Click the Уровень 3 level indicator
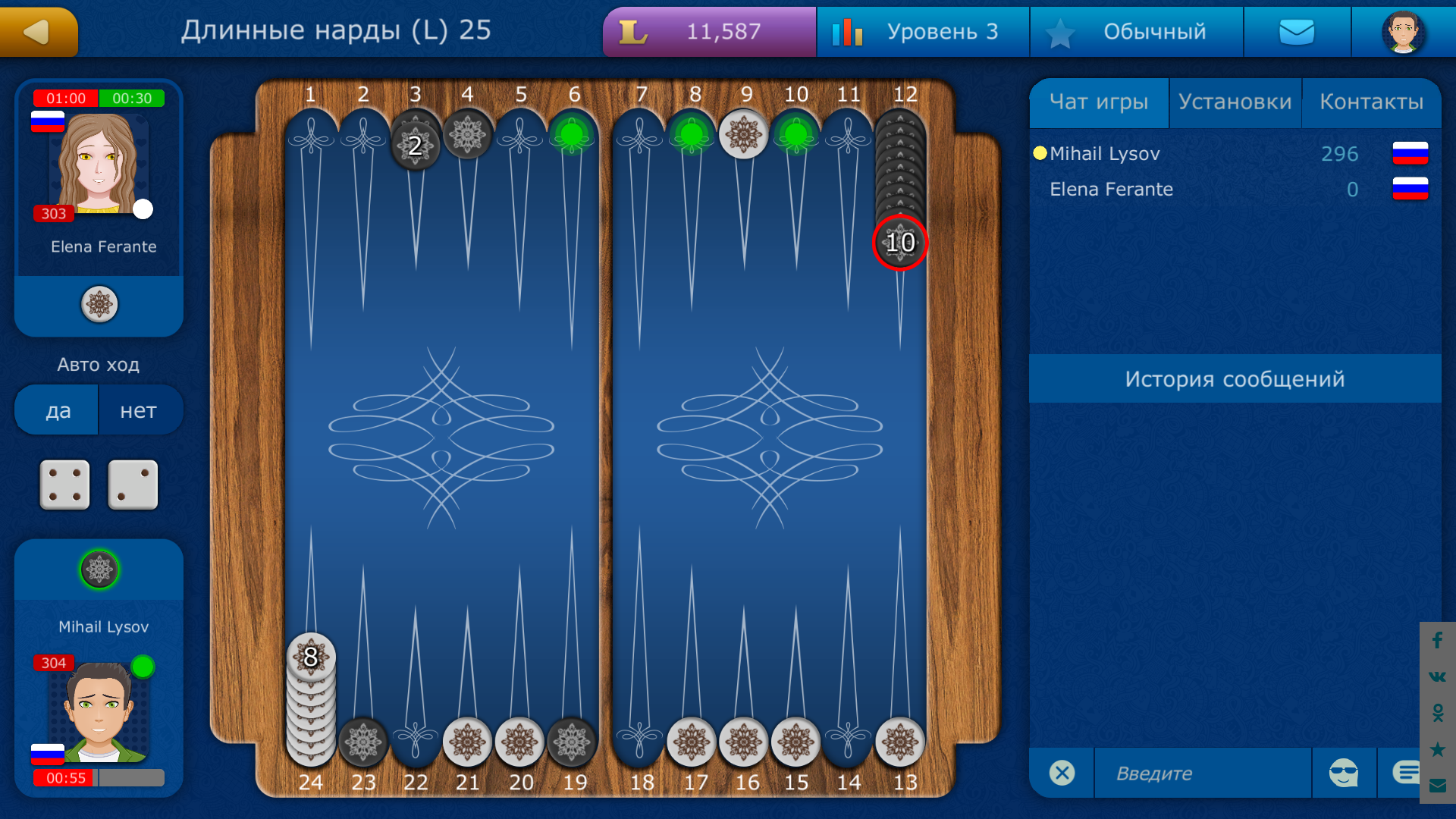Viewport: 1456px width, 819px height. tap(922, 31)
